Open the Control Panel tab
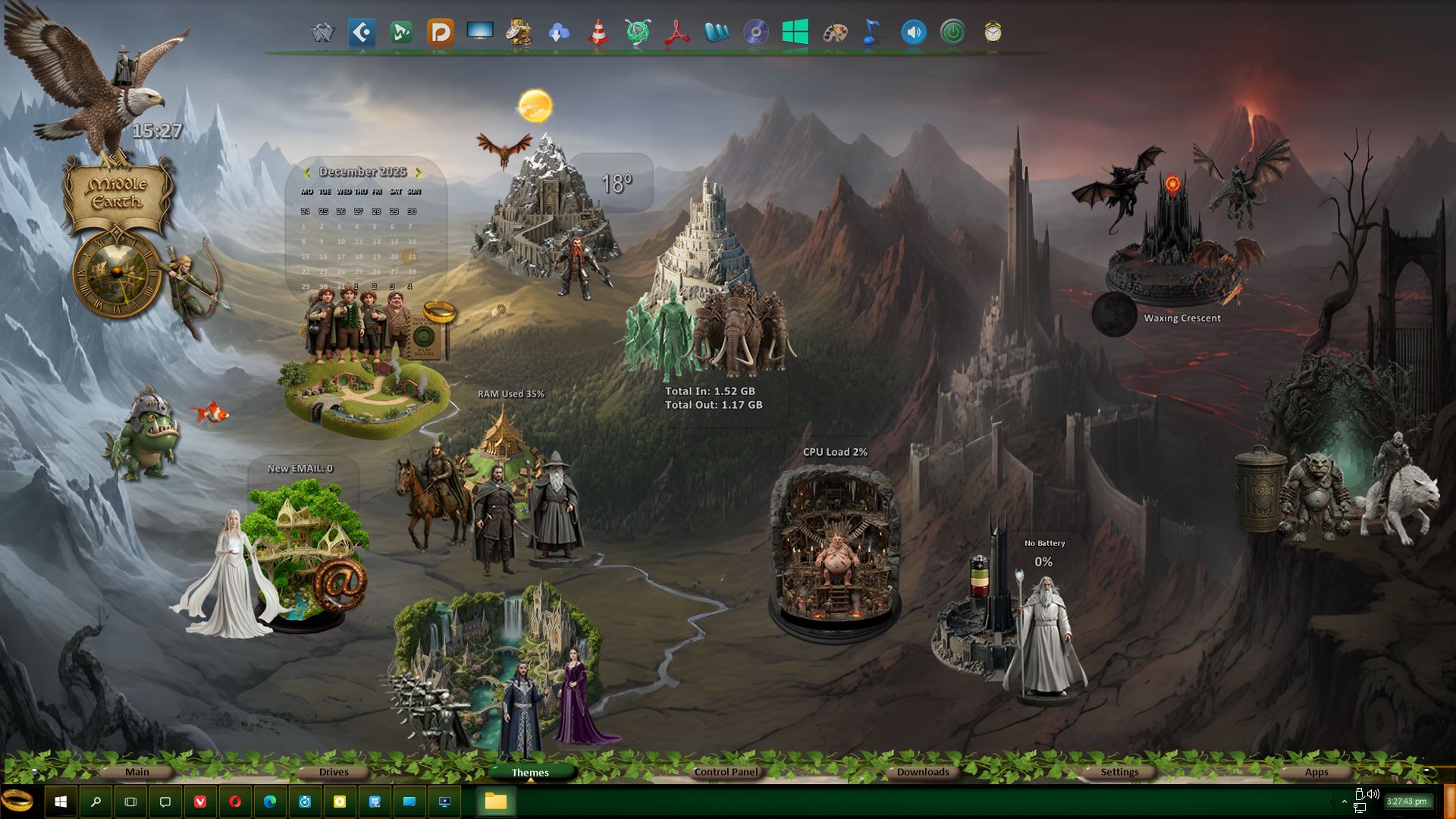 click(726, 772)
